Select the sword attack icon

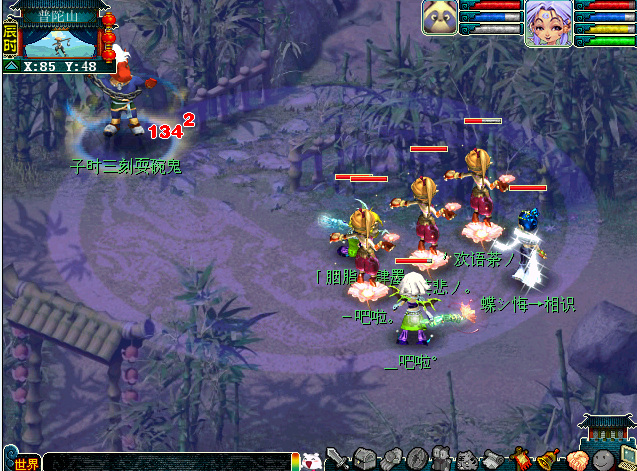point(337,459)
